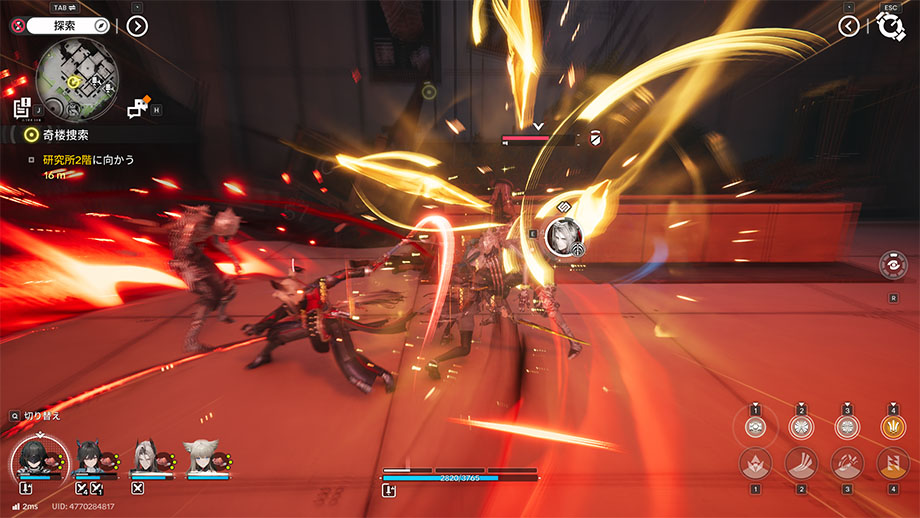Viewport: 920px width, 518px height.
Task: Click the right-arrow circle beside 探索
Action: click(x=137, y=25)
